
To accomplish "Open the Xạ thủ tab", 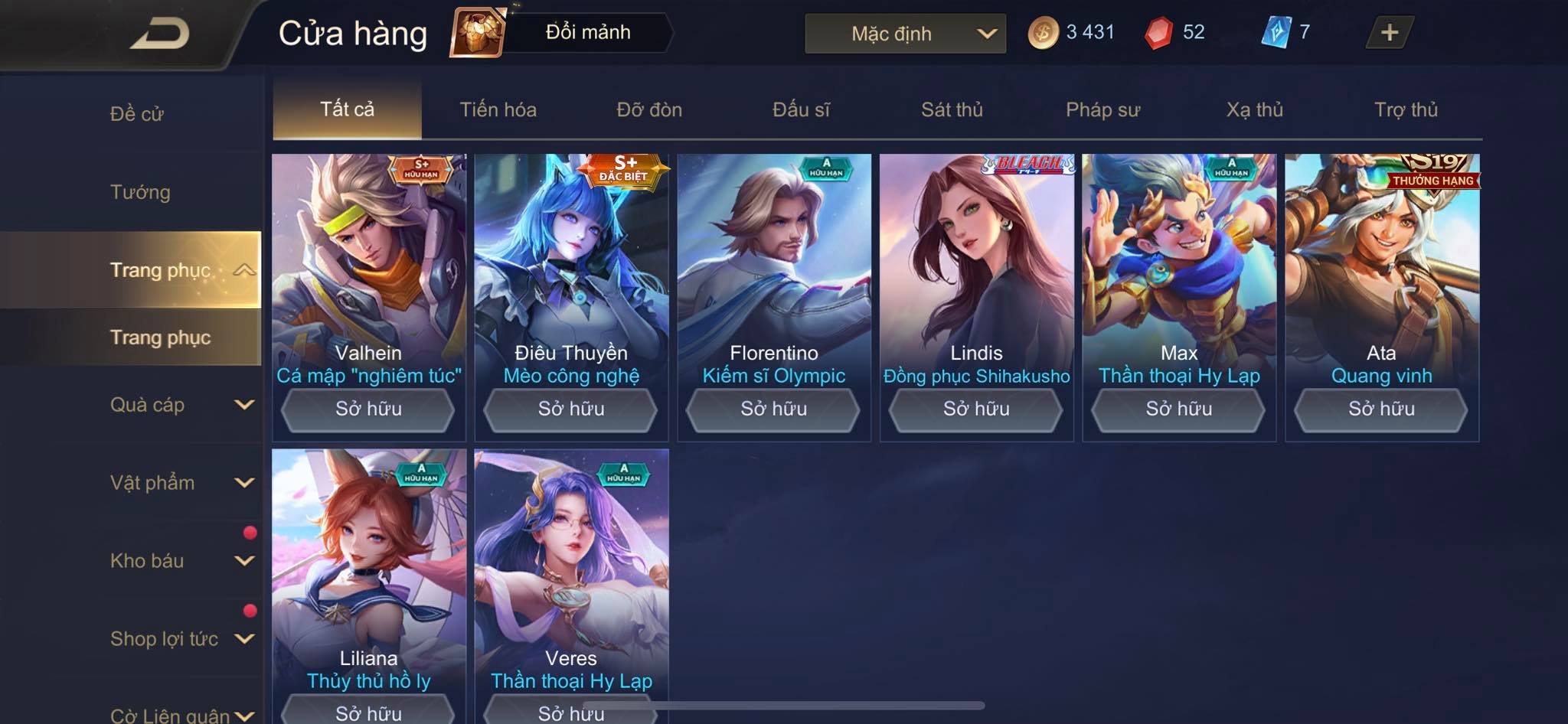I will 1254,109.
